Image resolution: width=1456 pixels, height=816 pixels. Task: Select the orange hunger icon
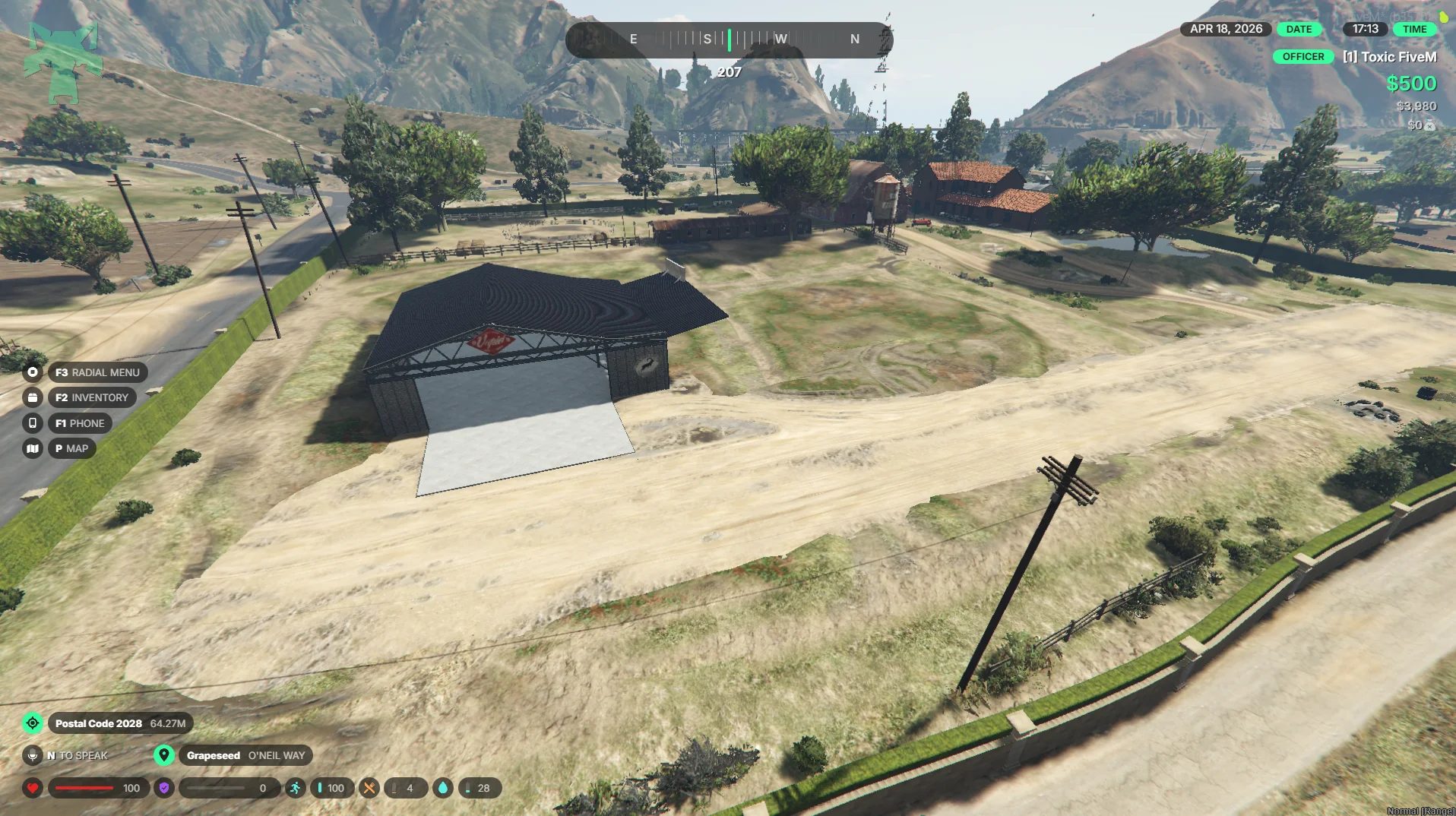tap(369, 788)
